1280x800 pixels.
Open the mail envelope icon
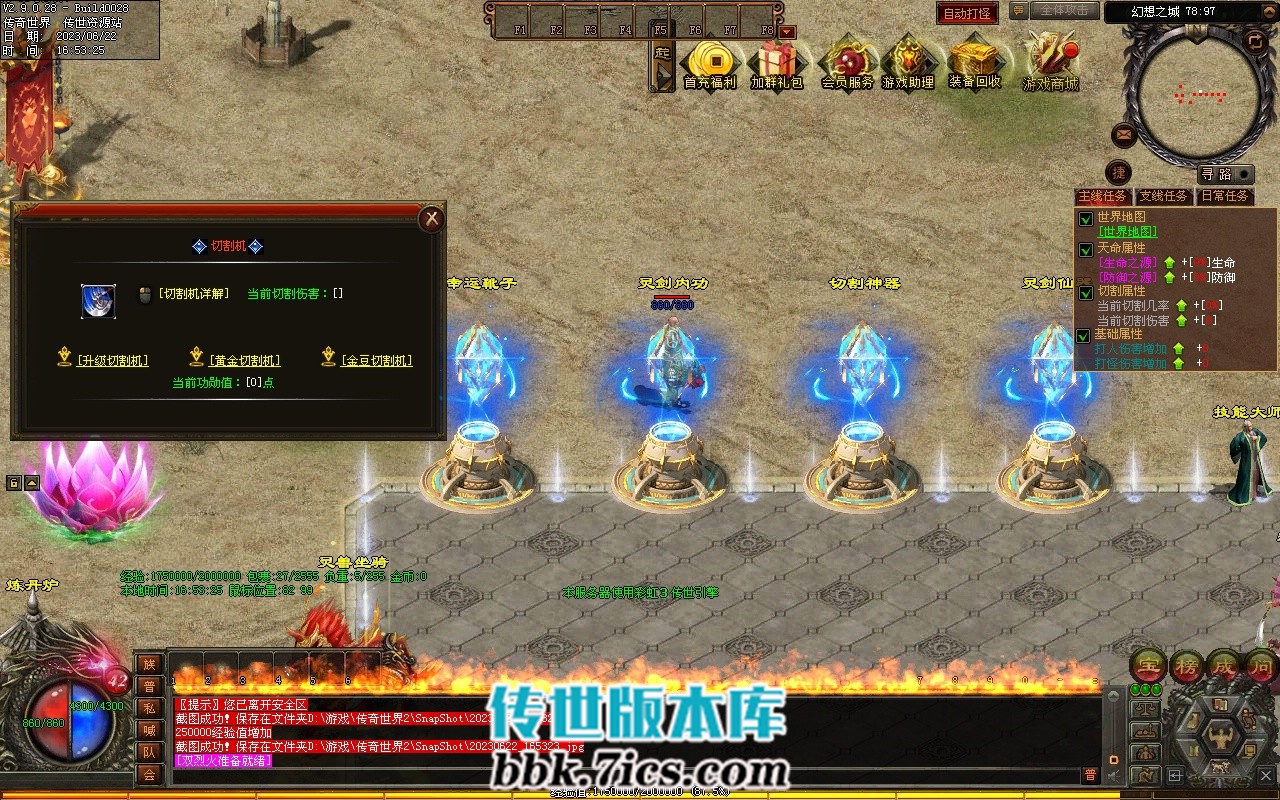point(1124,135)
